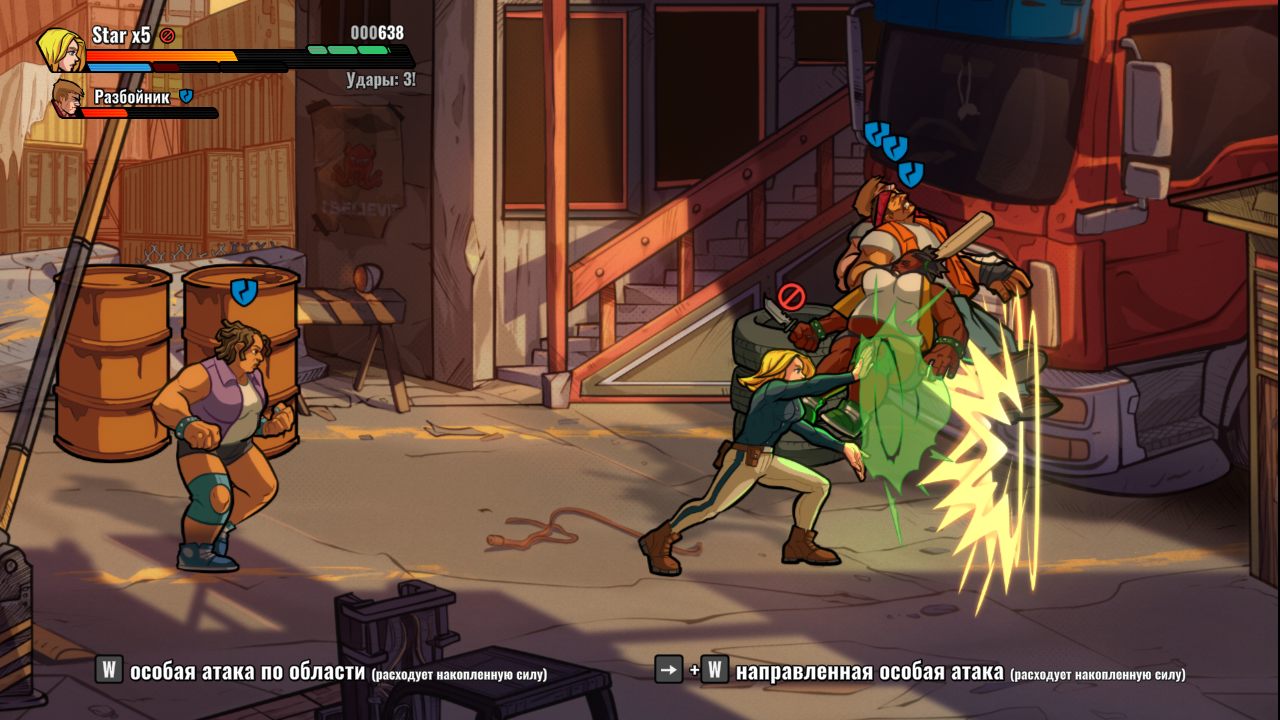Click the W key icon for the directed special attack
The height and width of the screenshot is (720, 1280).
(x=713, y=675)
